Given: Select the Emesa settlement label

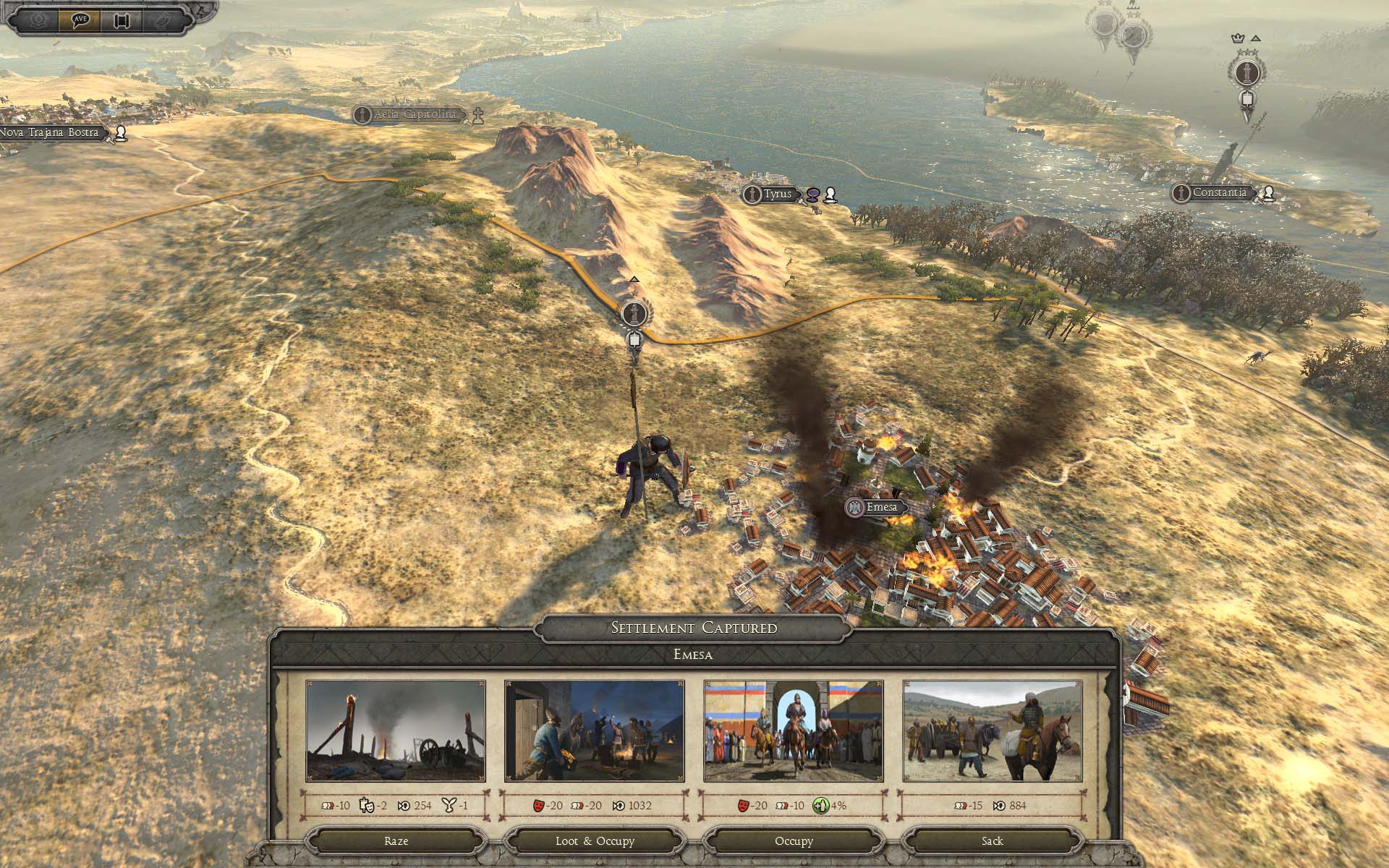Looking at the screenshot, I should coord(880,507).
